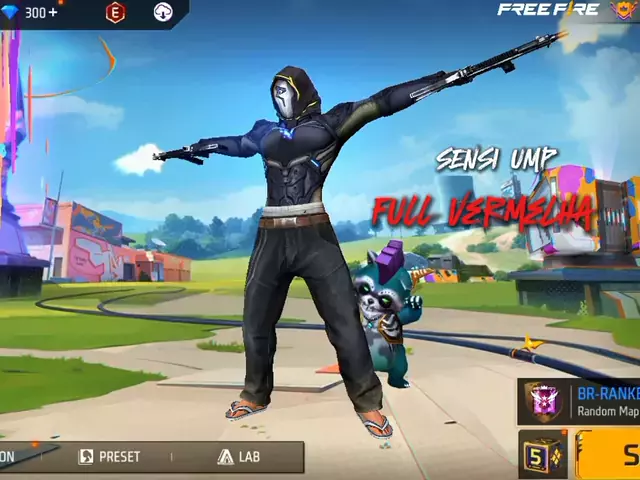Open the gold box with number 5
640x480 pixels.
[540, 454]
